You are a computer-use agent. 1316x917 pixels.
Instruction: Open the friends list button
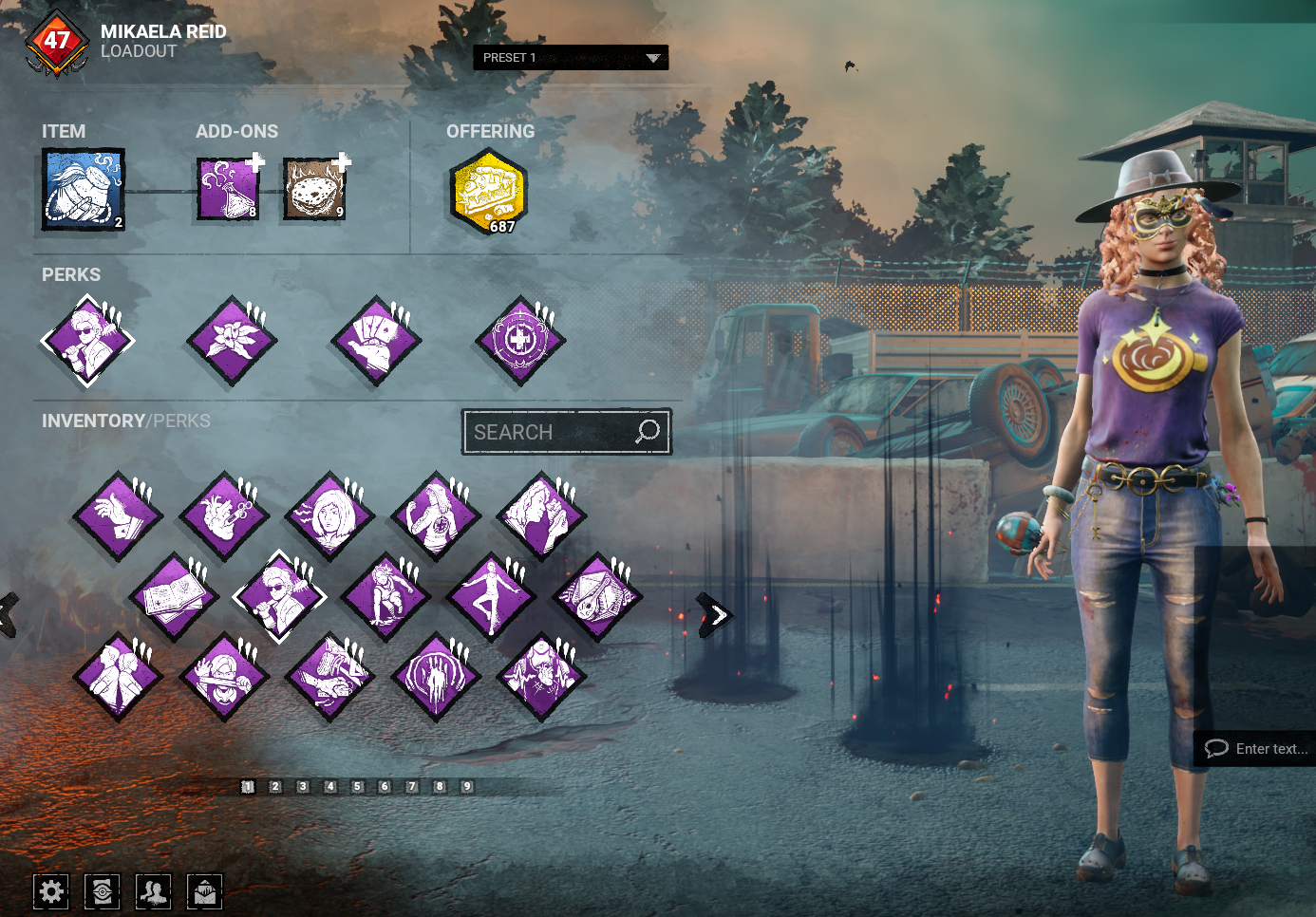tap(154, 891)
